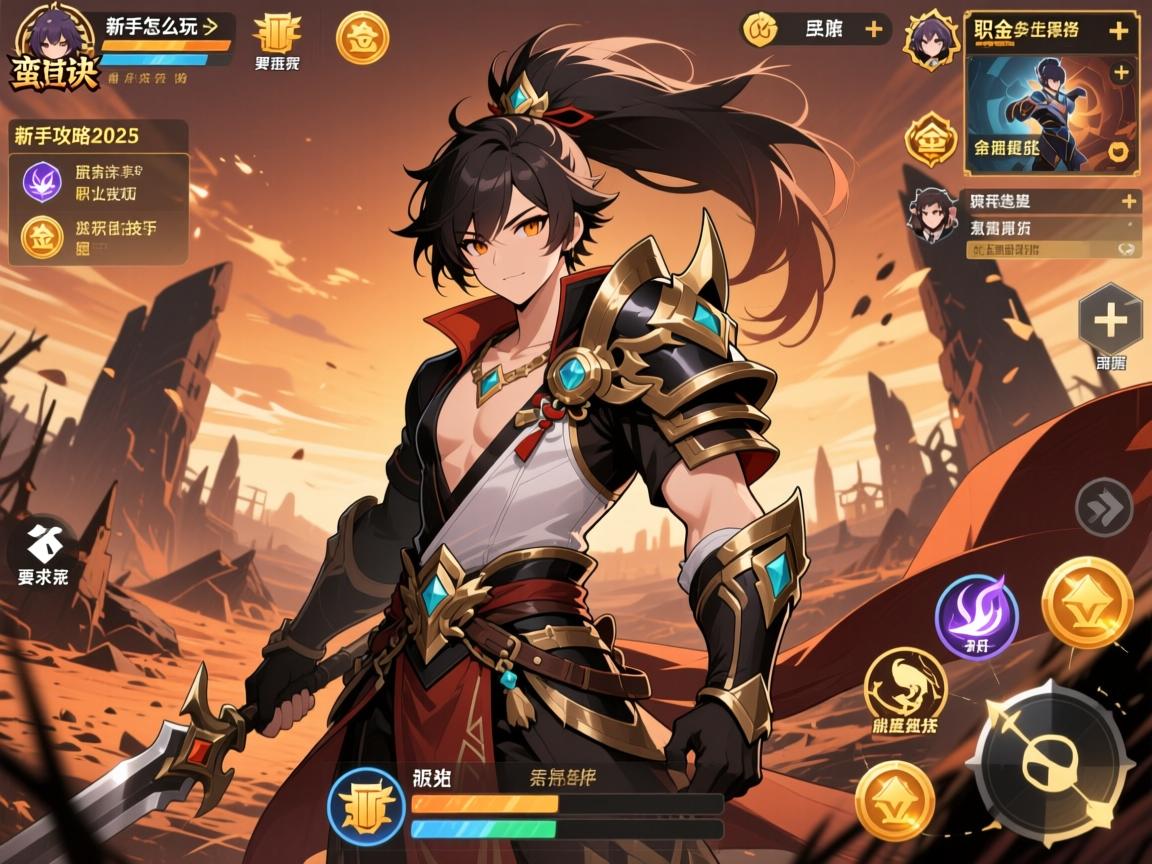Open the gold coin entry under 新手攻略2025
The width and height of the screenshot is (1152, 864).
tap(42, 238)
